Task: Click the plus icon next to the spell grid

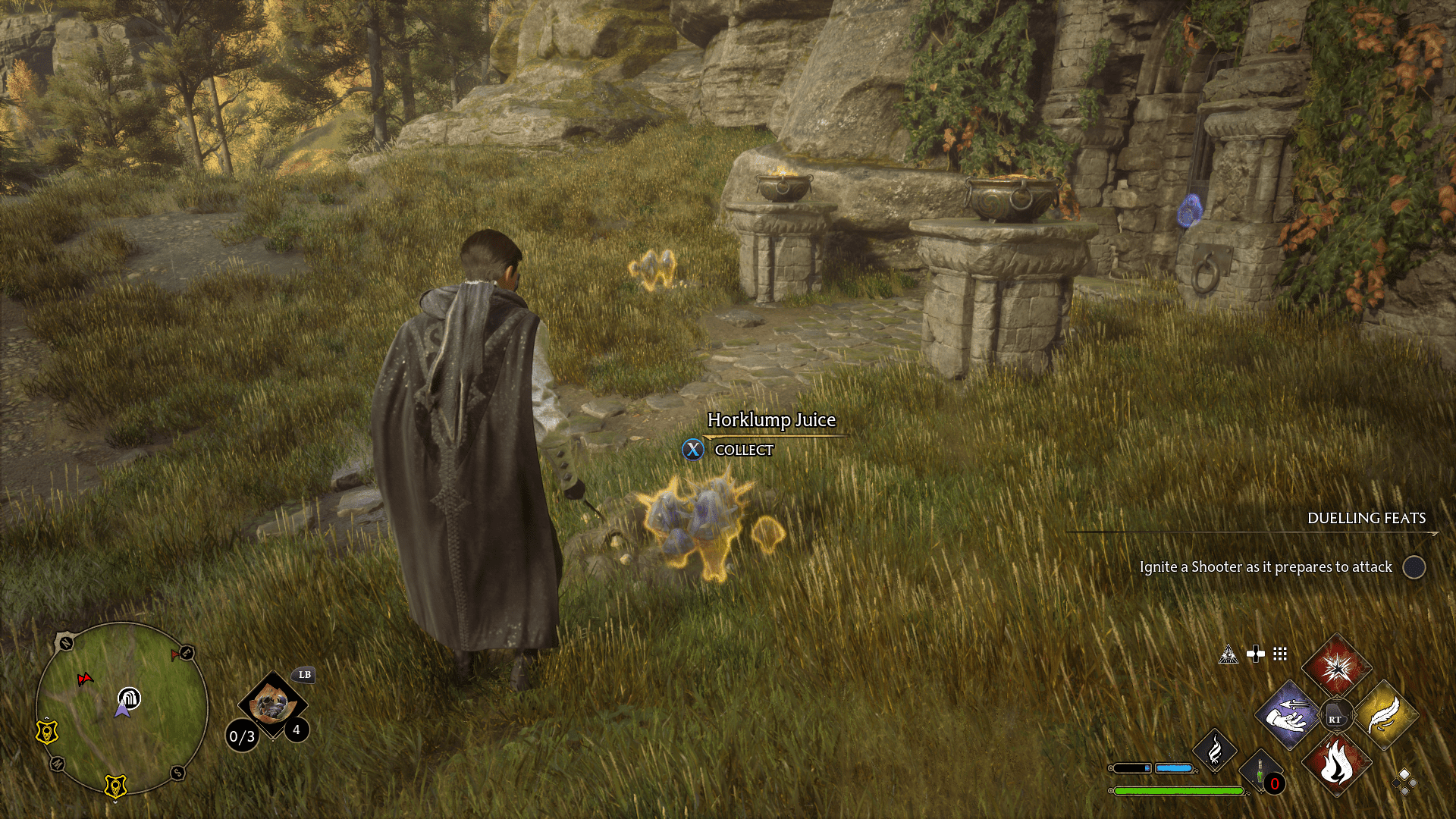Action: (1256, 654)
